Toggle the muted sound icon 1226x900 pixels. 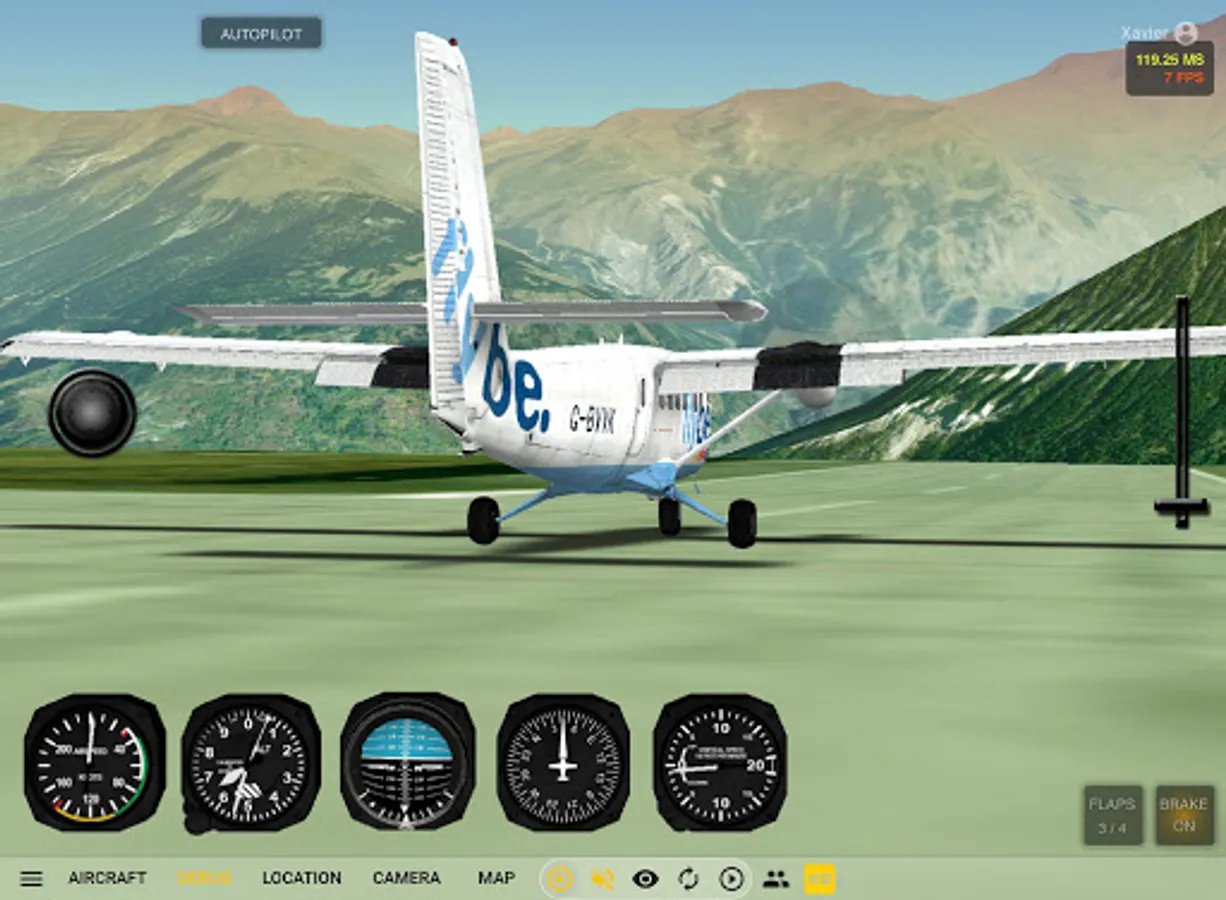point(602,879)
